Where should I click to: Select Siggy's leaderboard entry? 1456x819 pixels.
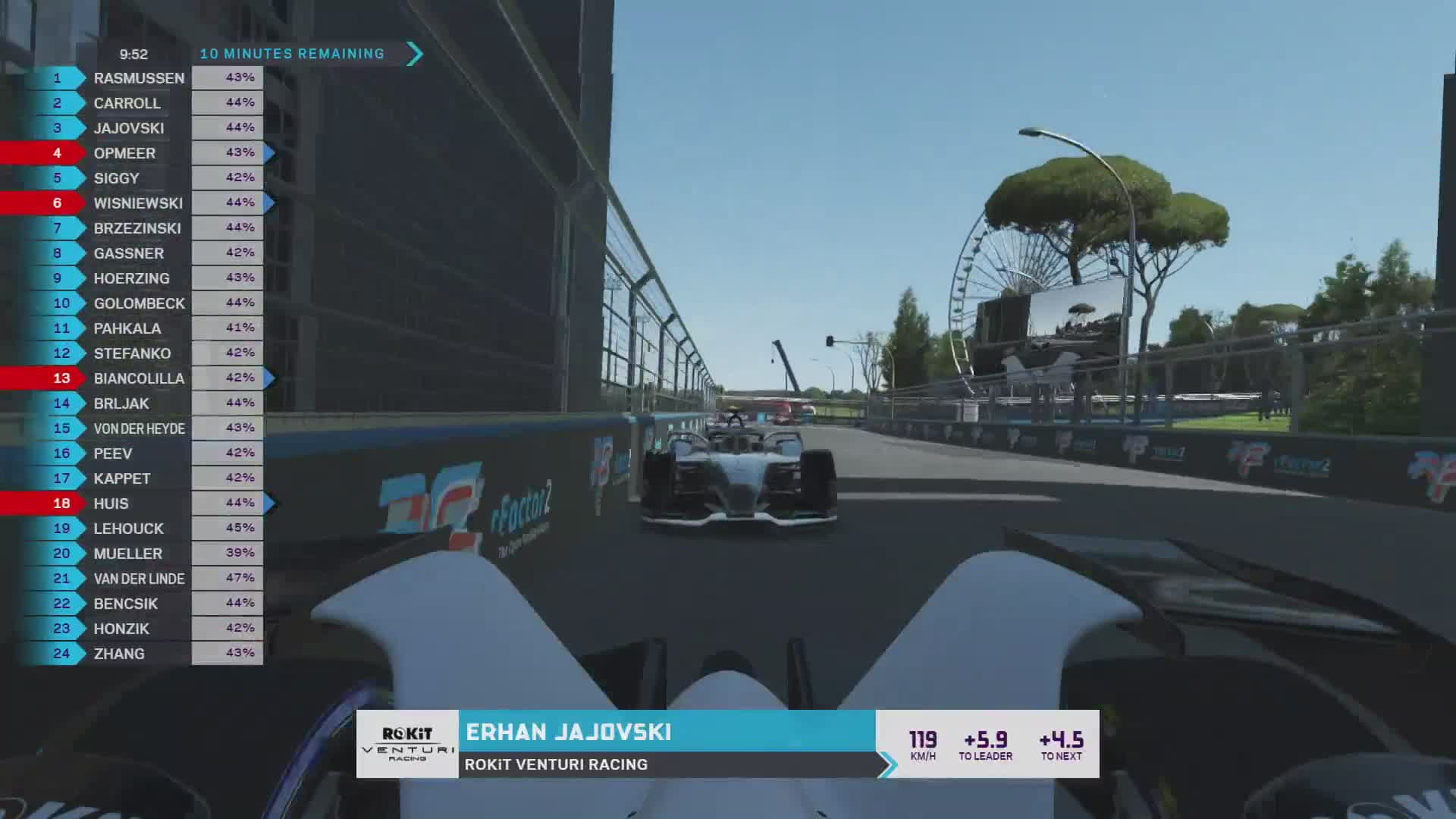117,178
